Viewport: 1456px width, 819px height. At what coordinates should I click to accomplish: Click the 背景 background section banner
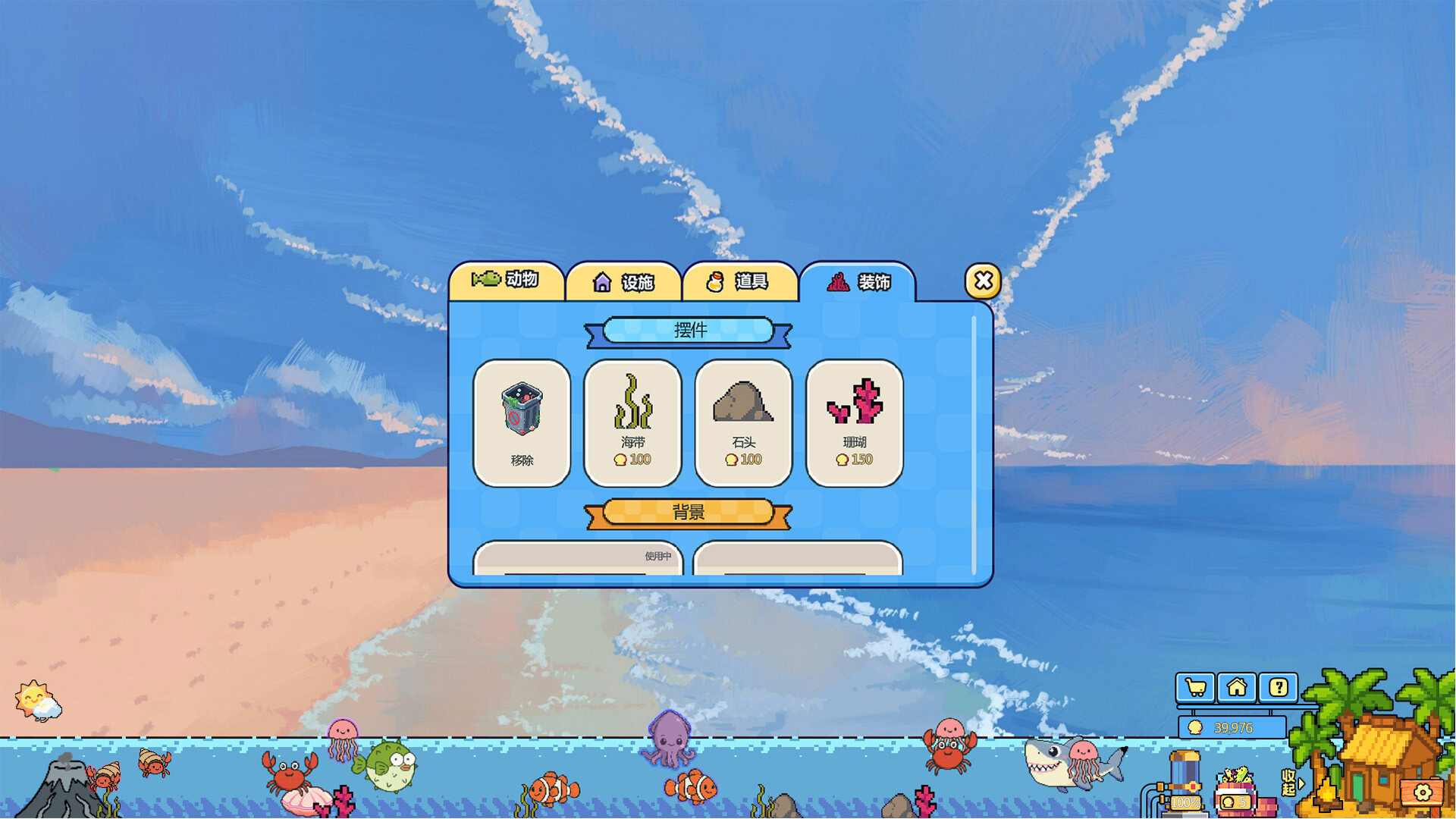[689, 512]
